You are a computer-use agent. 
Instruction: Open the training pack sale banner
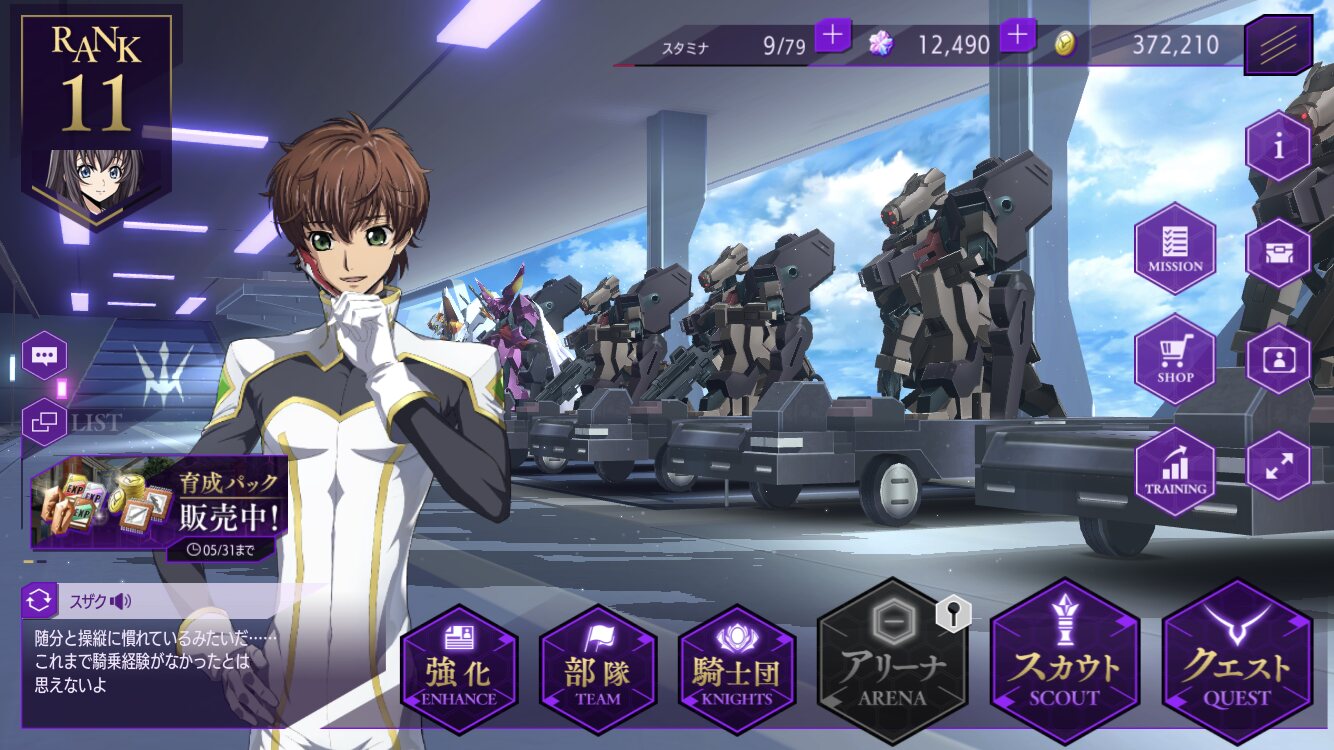pos(158,505)
